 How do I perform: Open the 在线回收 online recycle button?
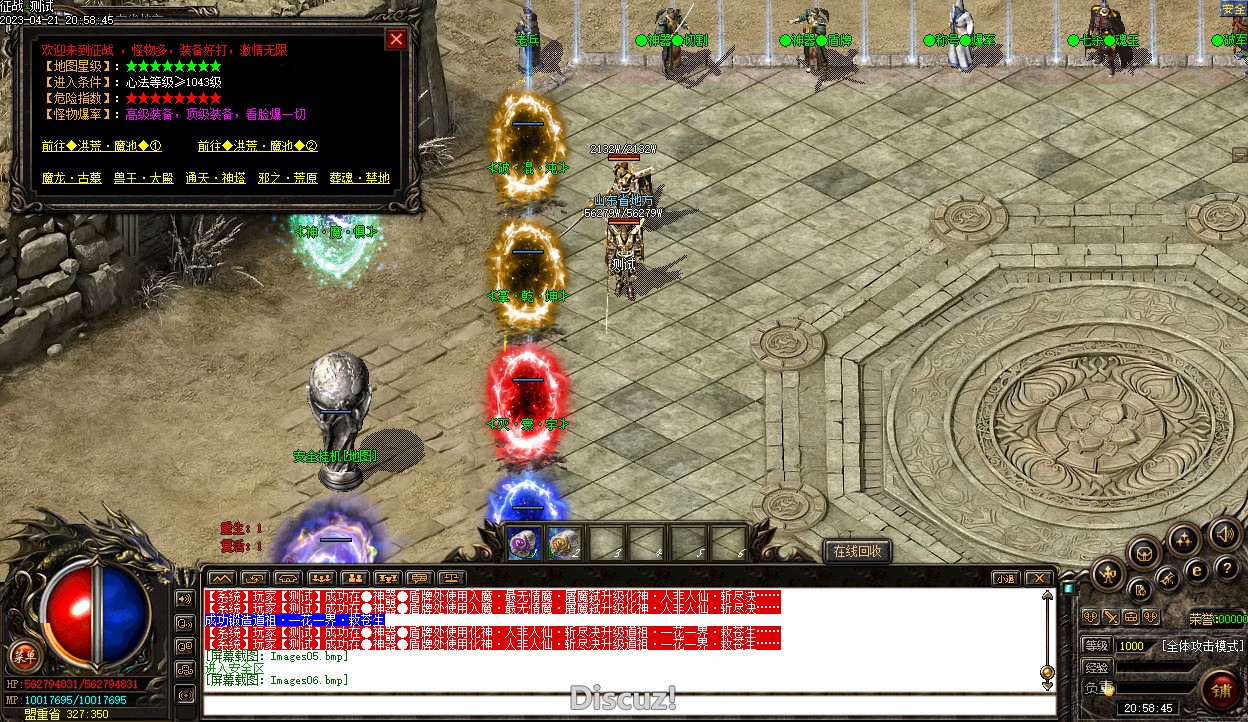pyautogui.click(x=857, y=551)
